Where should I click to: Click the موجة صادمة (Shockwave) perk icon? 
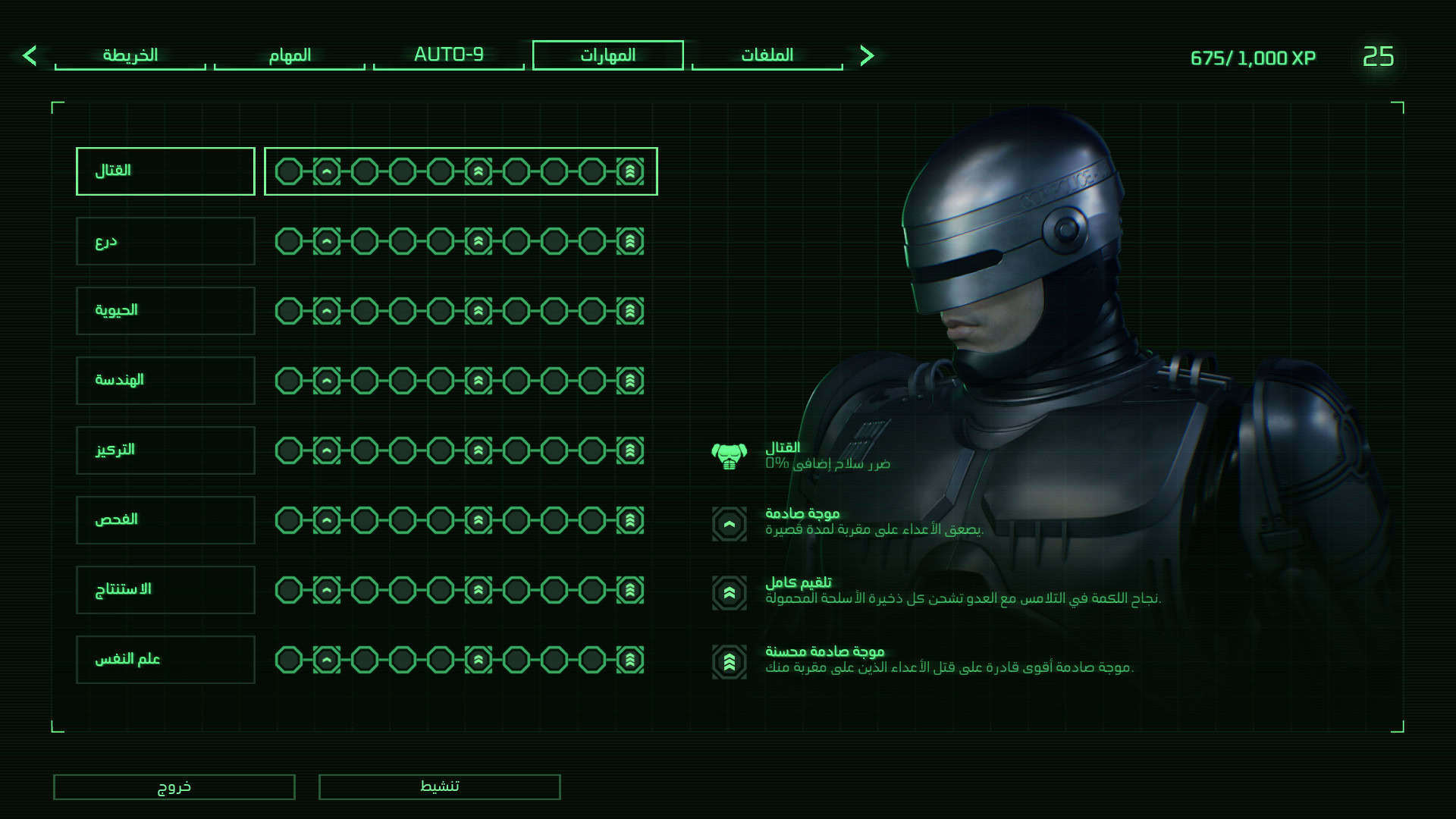[x=730, y=524]
